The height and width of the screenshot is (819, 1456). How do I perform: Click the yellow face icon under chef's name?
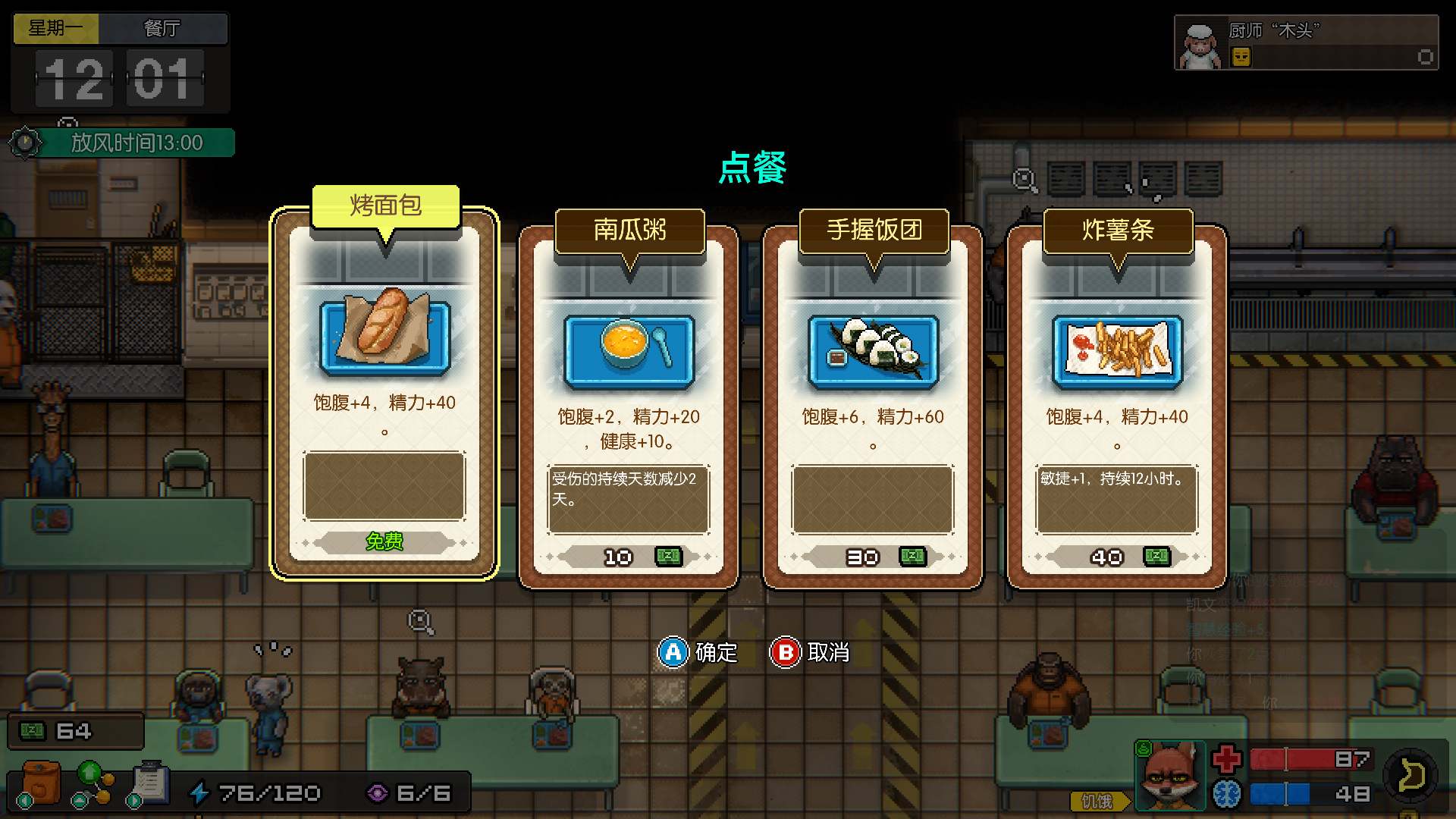click(1241, 55)
